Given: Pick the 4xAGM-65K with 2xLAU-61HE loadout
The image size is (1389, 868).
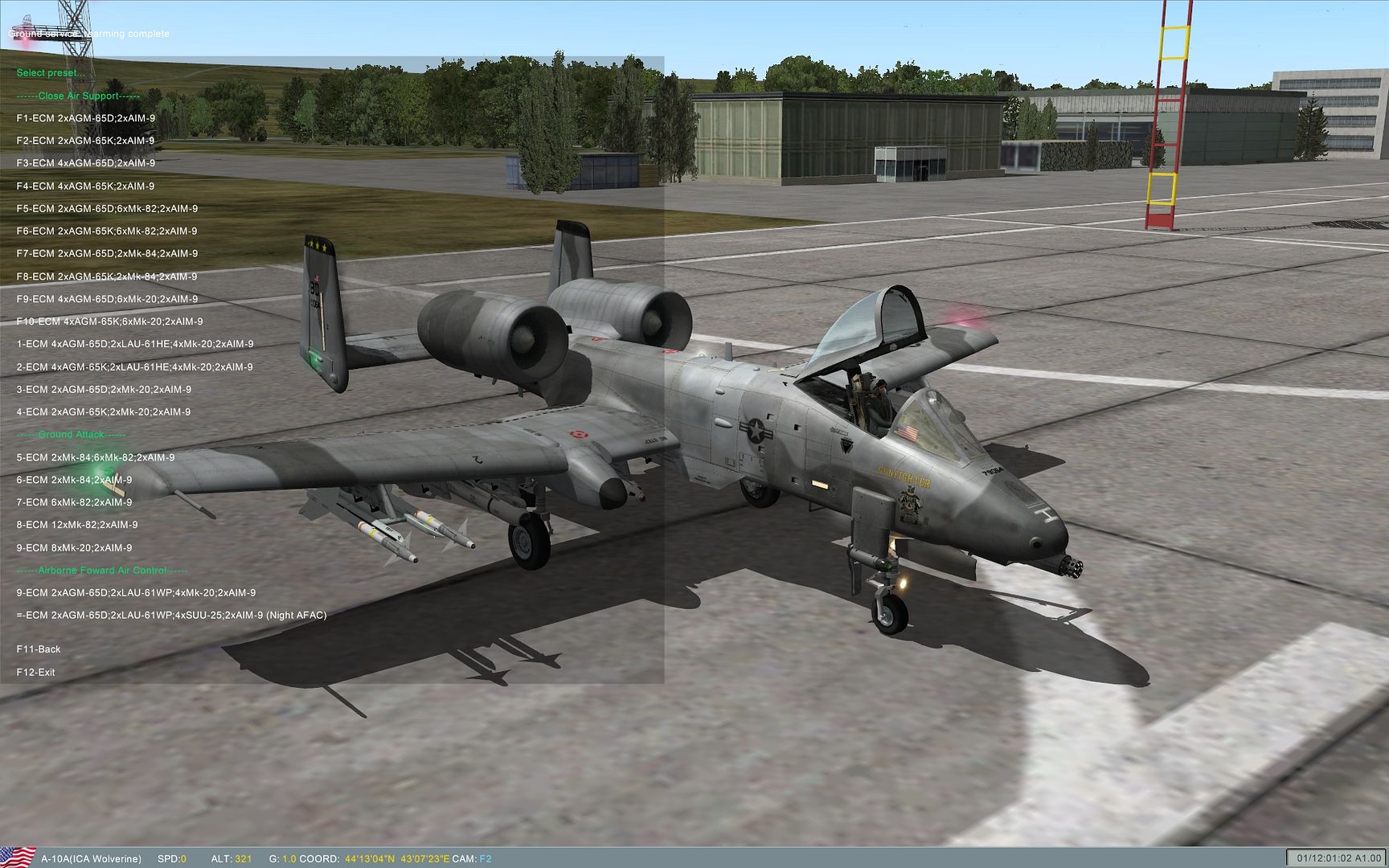Looking at the screenshot, I should (x=135, y=367).
